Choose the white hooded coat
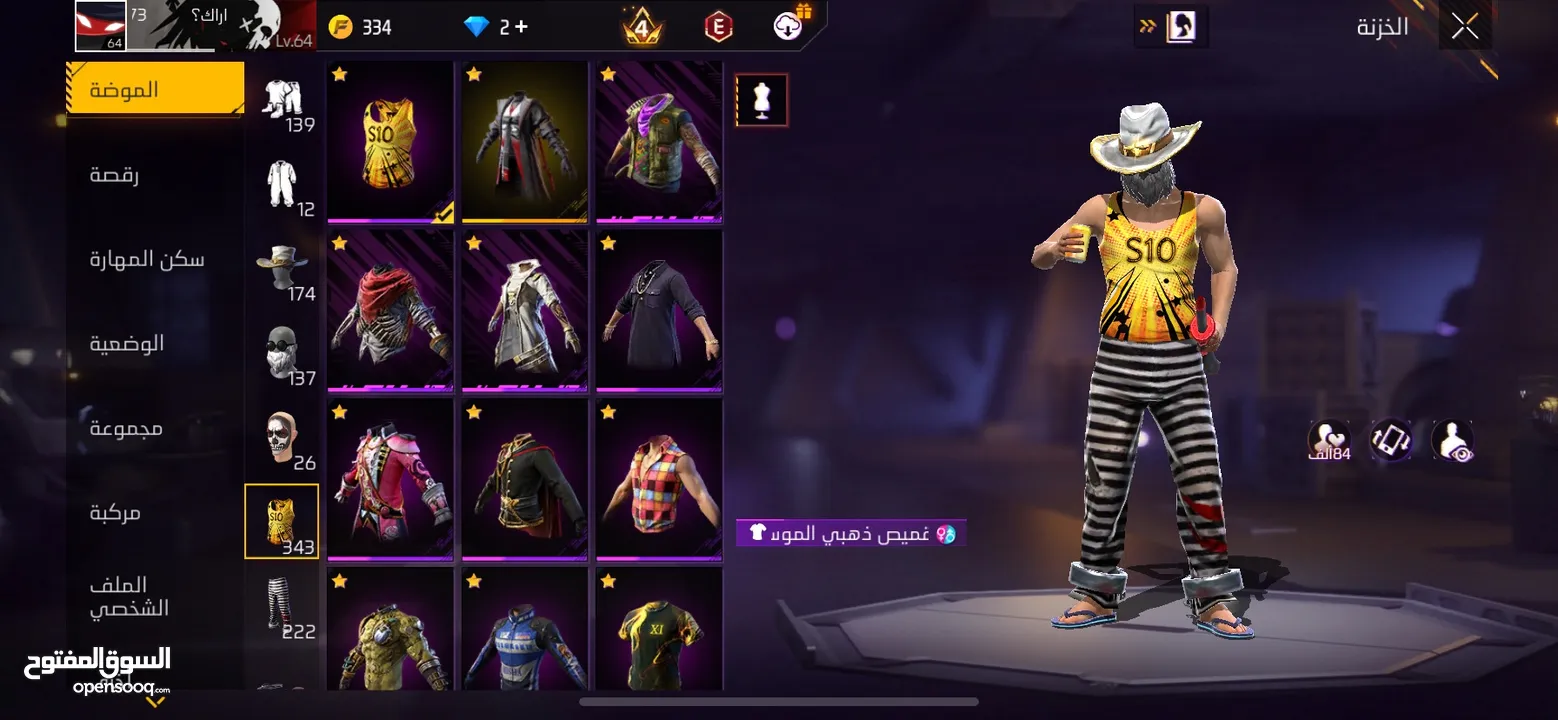Screen dimensions: 1558x720 click(x=525, y=310)
